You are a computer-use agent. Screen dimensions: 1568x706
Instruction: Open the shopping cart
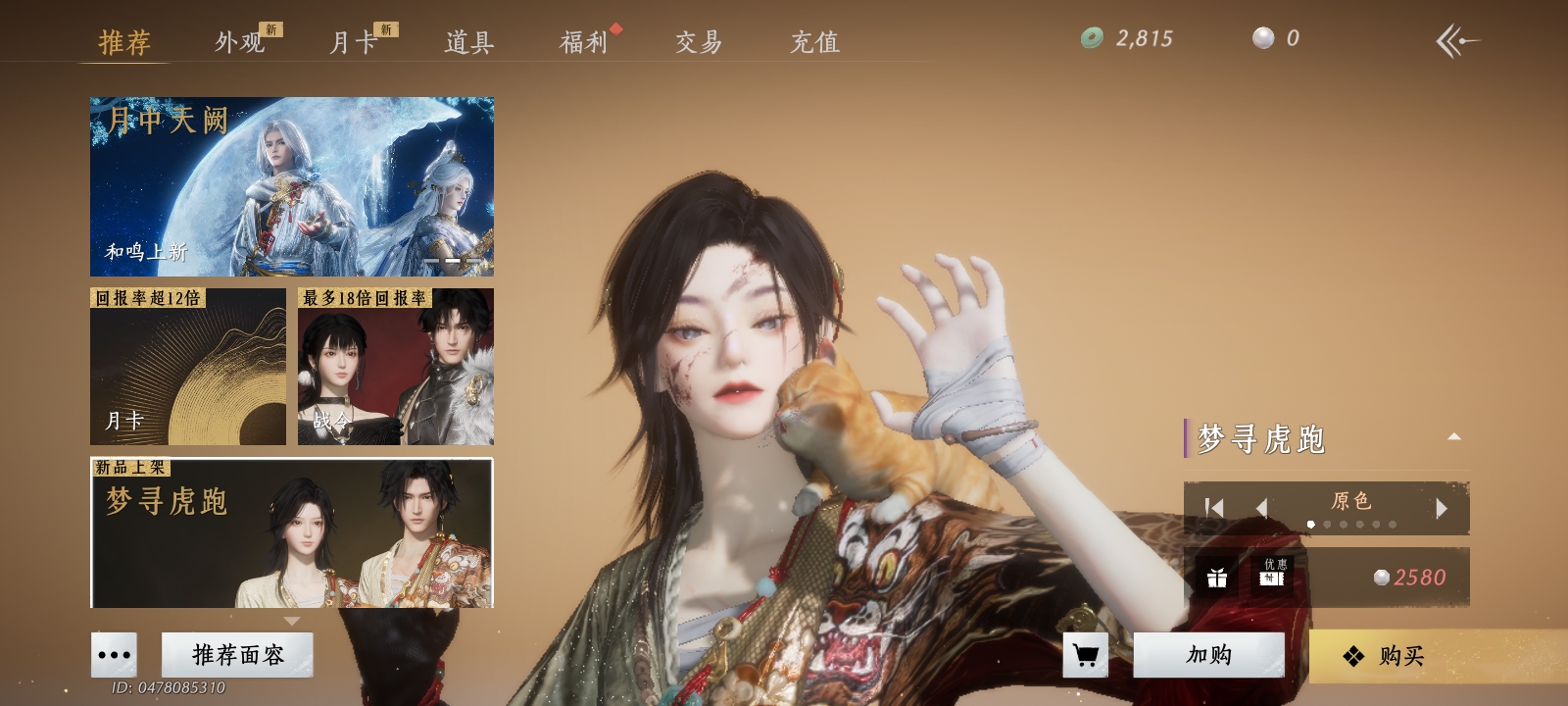tap(1086, 655)
